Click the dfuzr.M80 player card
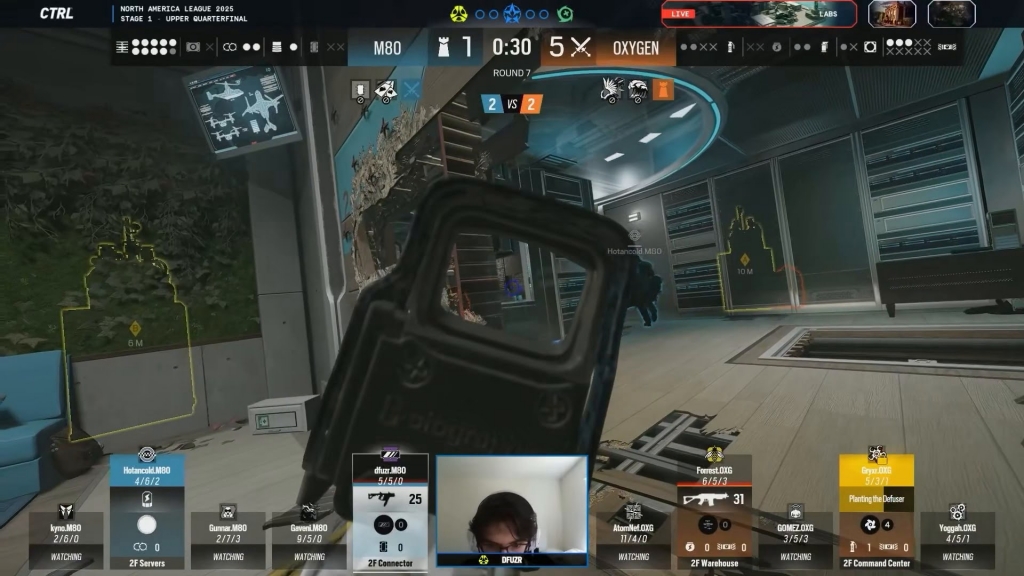Screen dimensions: 1024x576 pyautogui.click(x=390, y=510)
